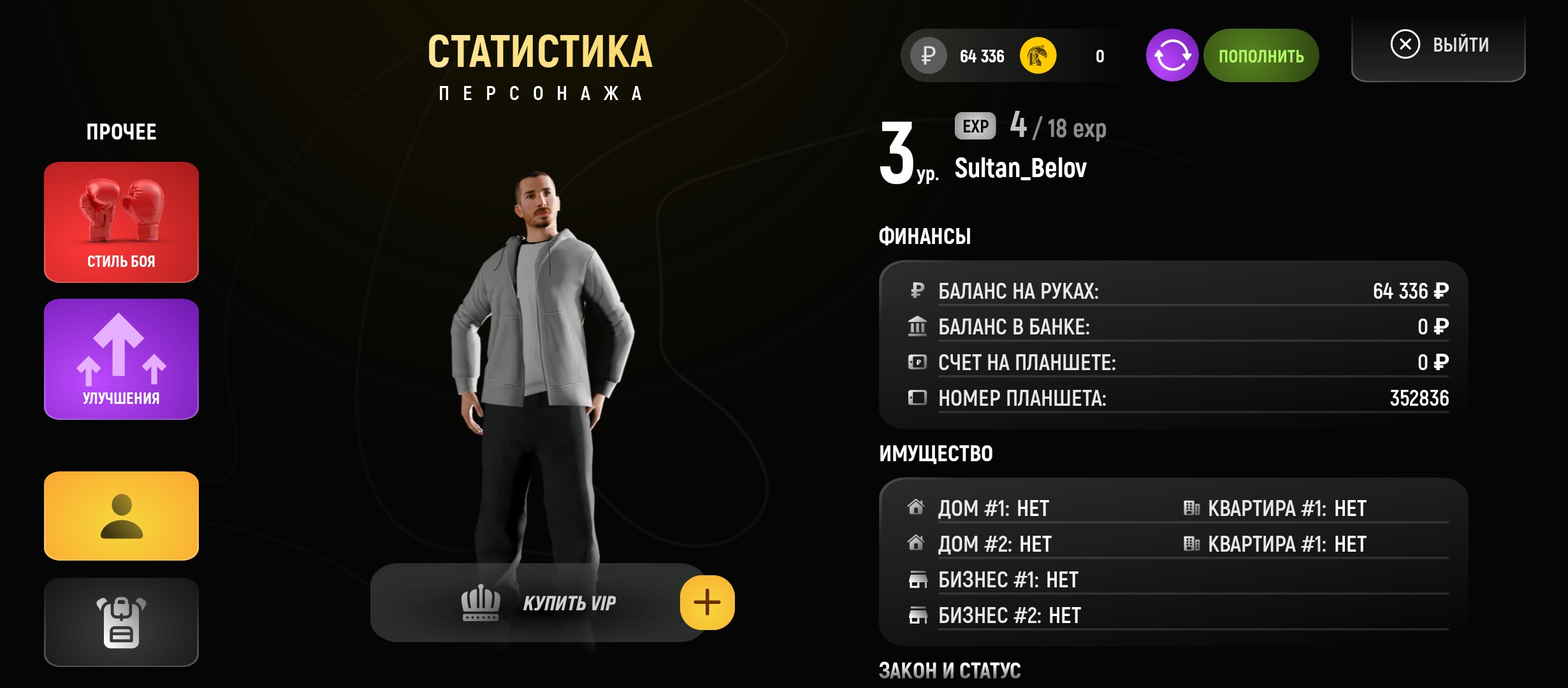Close the screen with Выйти
This screenshot has width=1568, height=688.
coord(1439,45)
